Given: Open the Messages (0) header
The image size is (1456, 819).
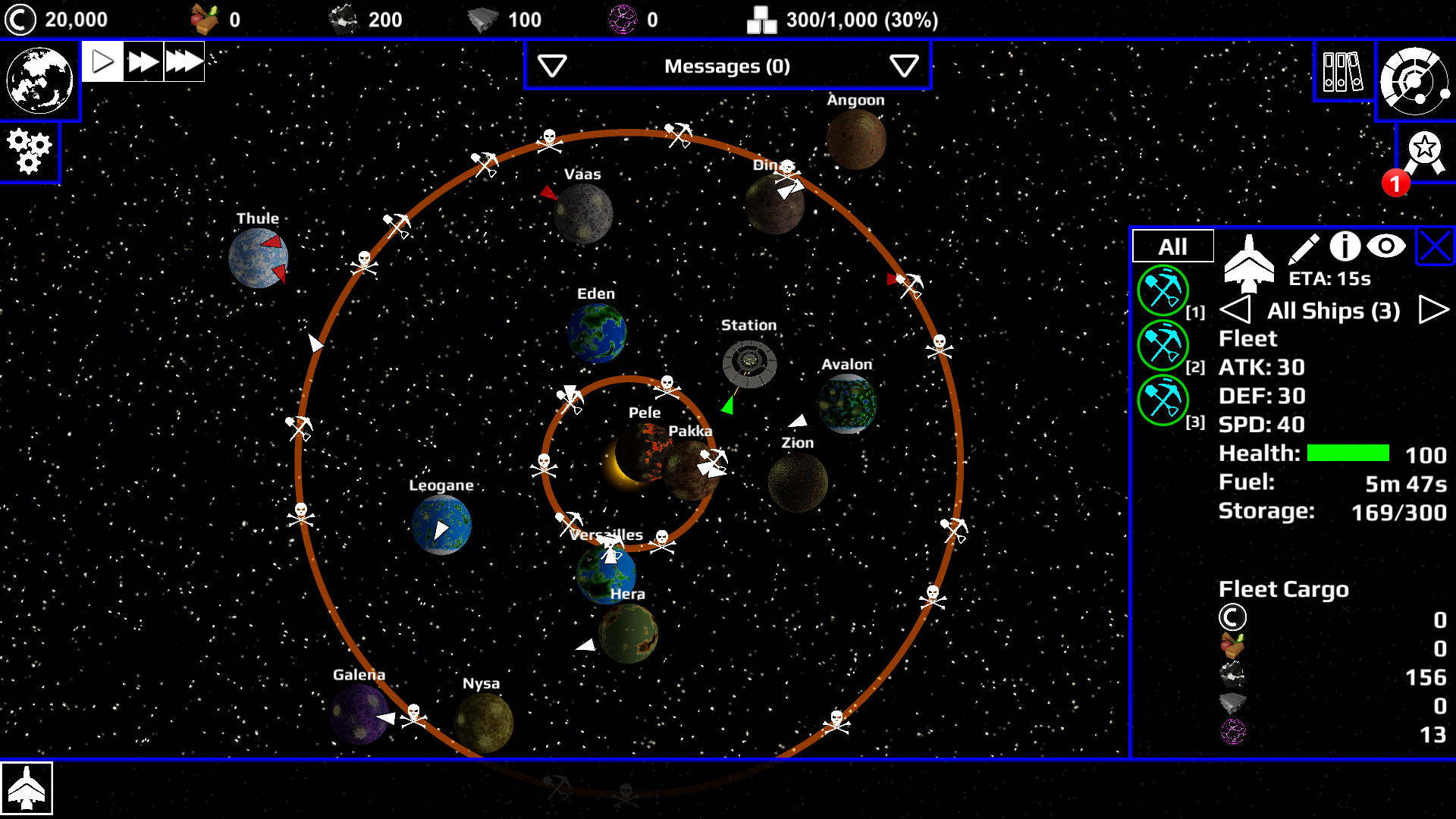Looking at the screenshot, I should pyautogui.click(x=727, y=66).
